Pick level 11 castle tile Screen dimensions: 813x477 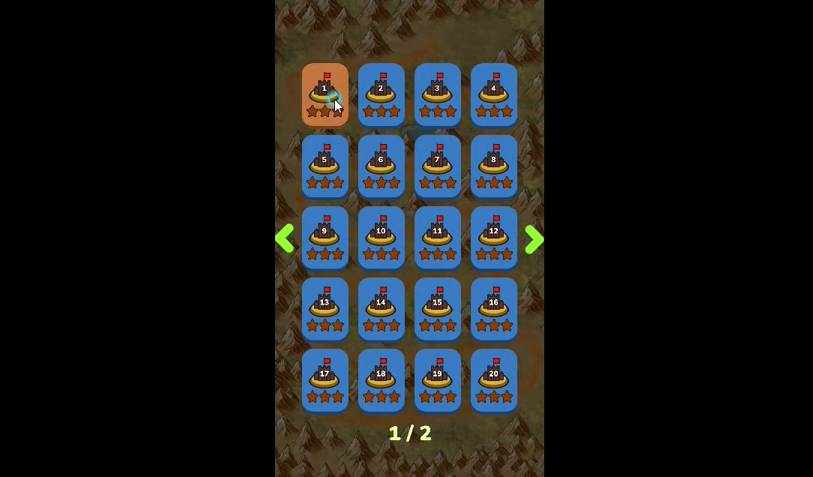(437, 237)
